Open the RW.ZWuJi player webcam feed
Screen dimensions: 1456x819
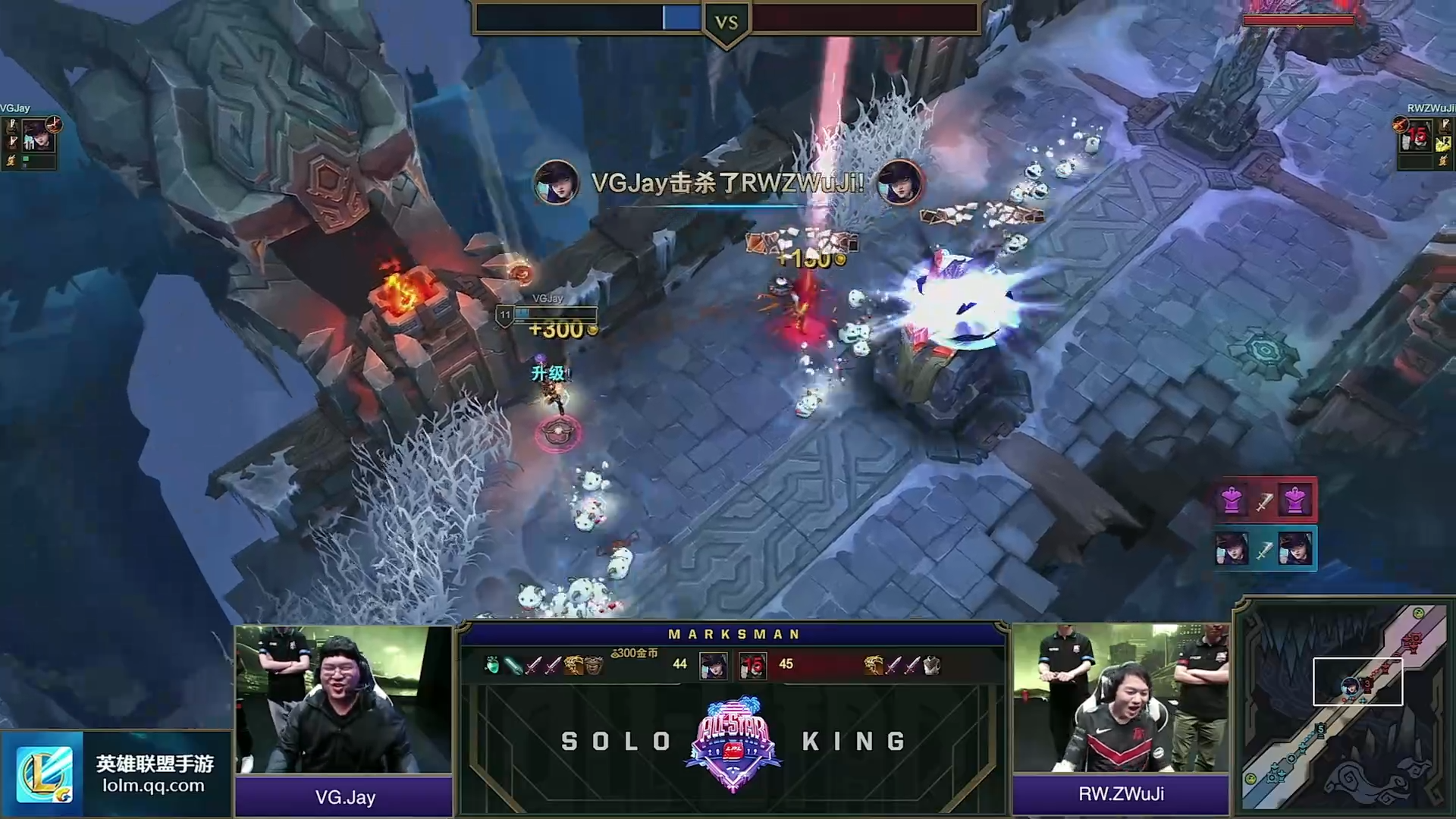(1121, 698)
